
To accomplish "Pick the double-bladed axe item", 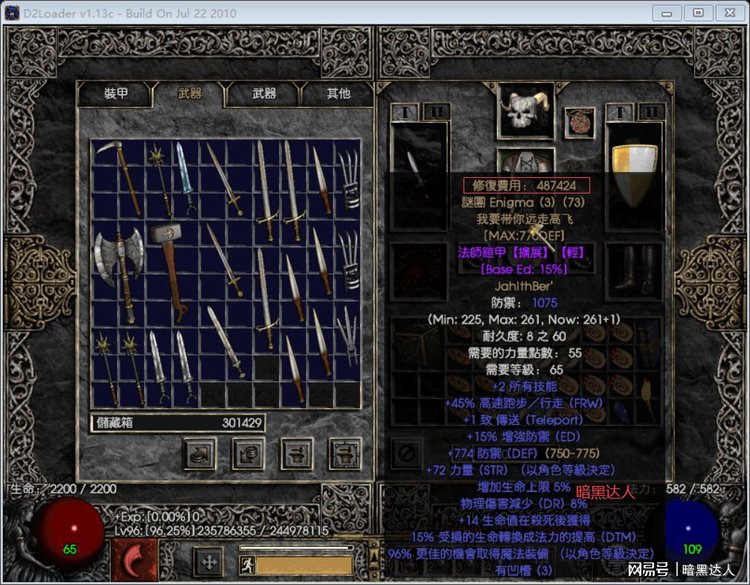I will click(x=118, y=263).
